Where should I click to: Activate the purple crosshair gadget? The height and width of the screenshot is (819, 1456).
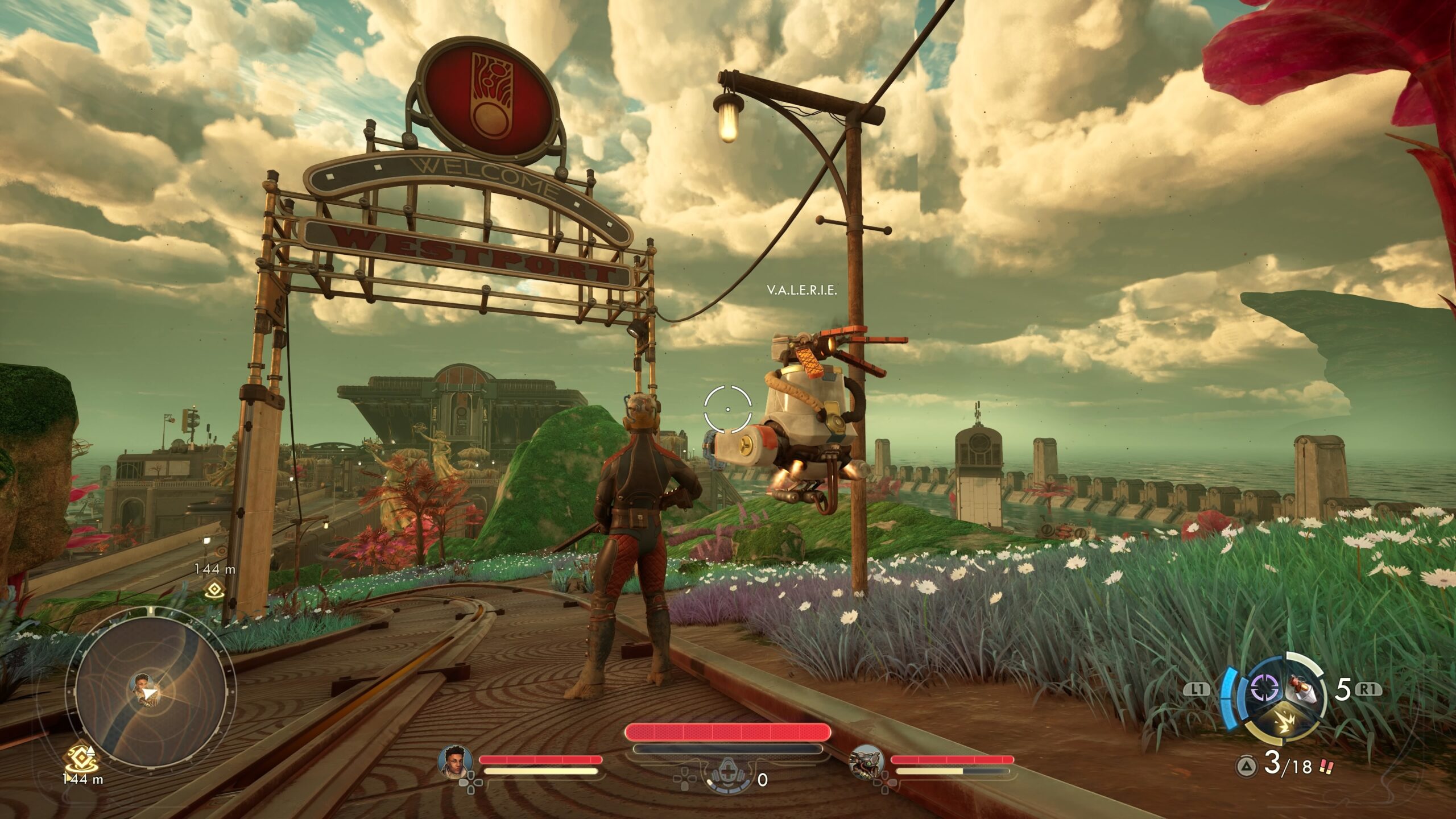[1267, 689]
